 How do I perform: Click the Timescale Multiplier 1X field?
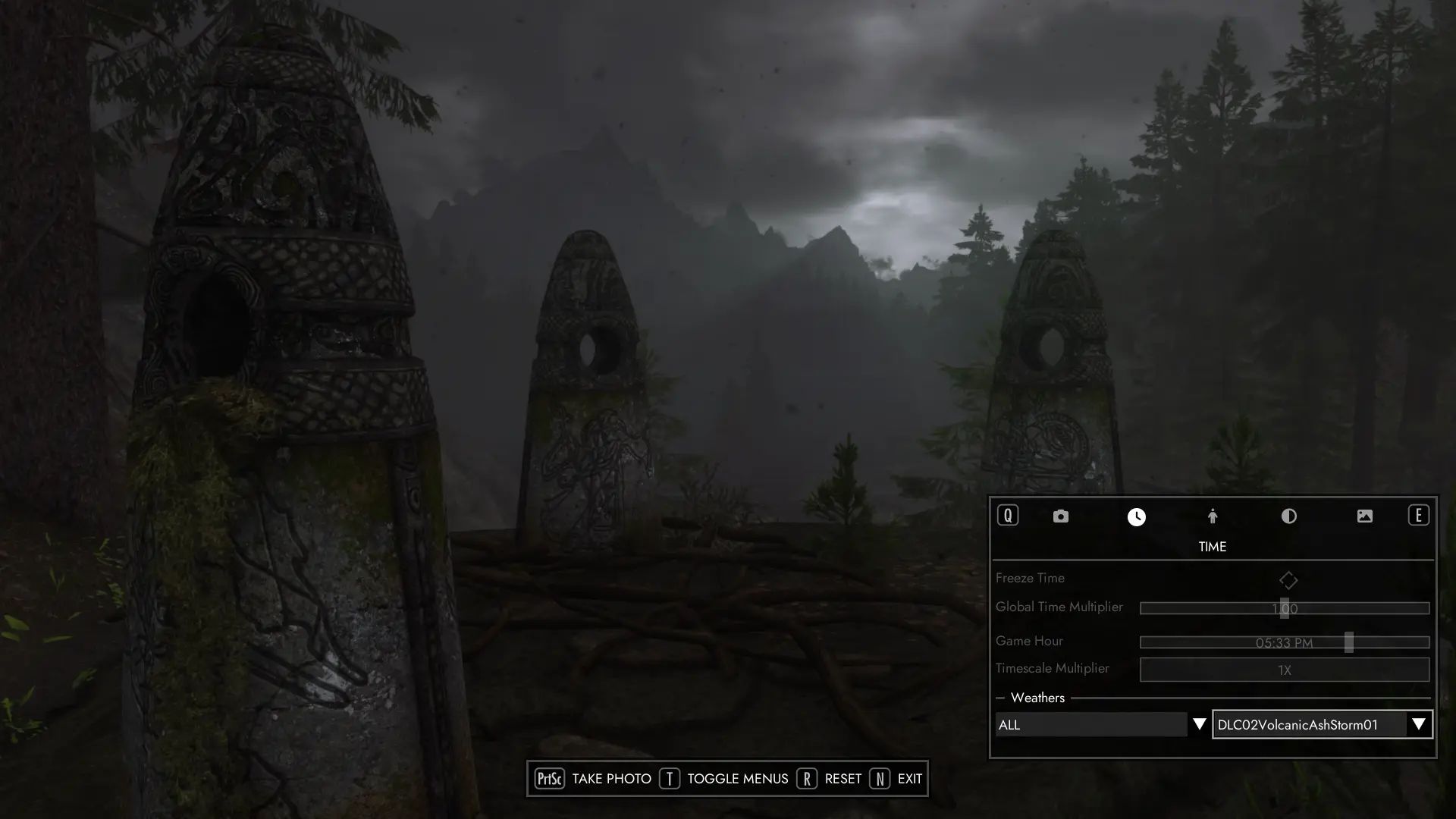[1285, 670]
